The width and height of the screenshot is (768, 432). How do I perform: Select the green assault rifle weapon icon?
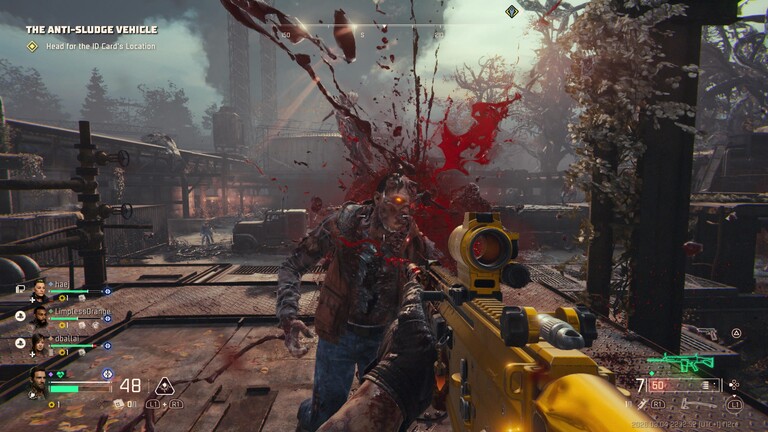click(680, 361)
